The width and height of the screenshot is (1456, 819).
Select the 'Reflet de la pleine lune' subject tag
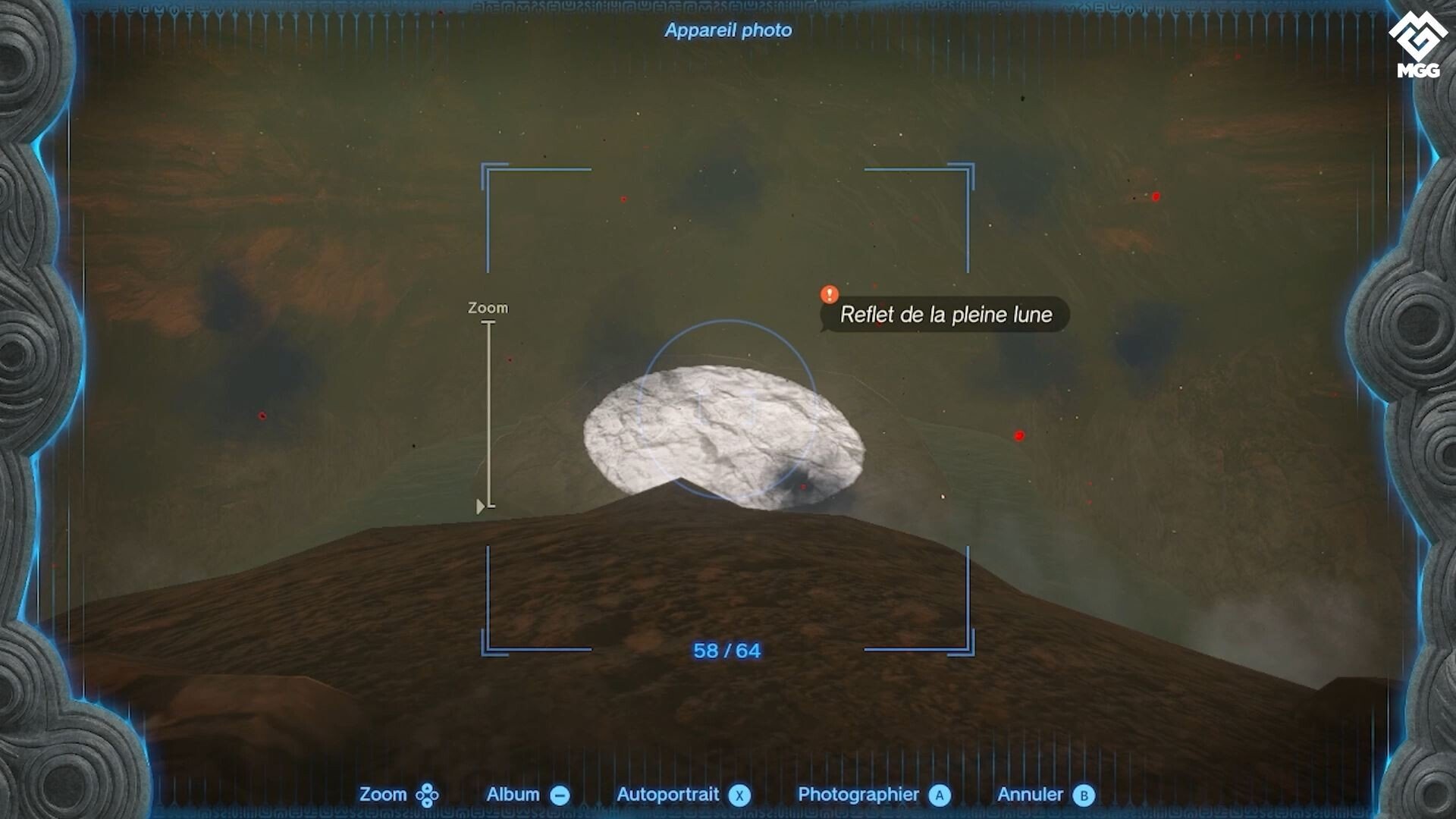click(x=945, y=315)
